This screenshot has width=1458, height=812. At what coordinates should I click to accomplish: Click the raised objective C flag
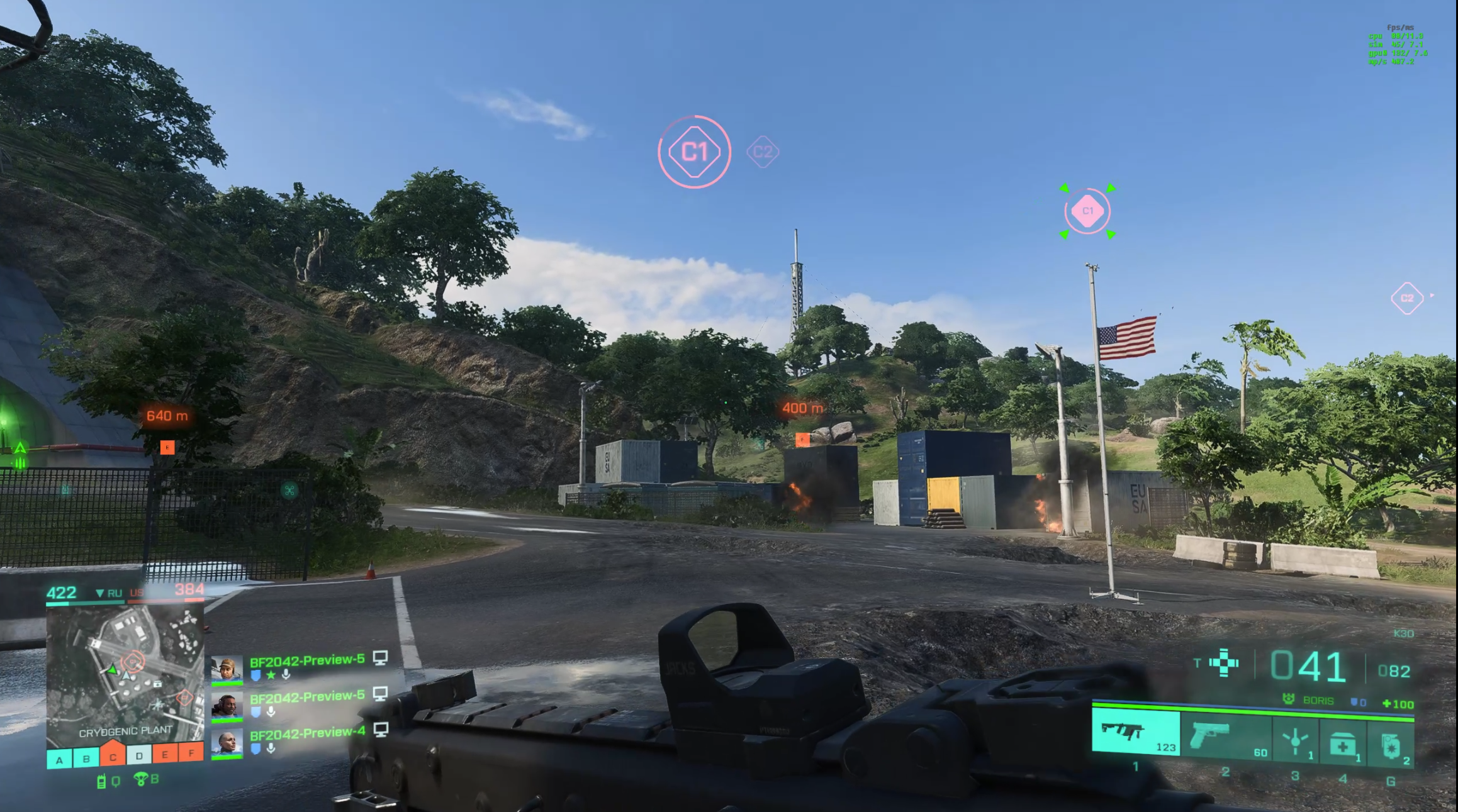point(113,755)
